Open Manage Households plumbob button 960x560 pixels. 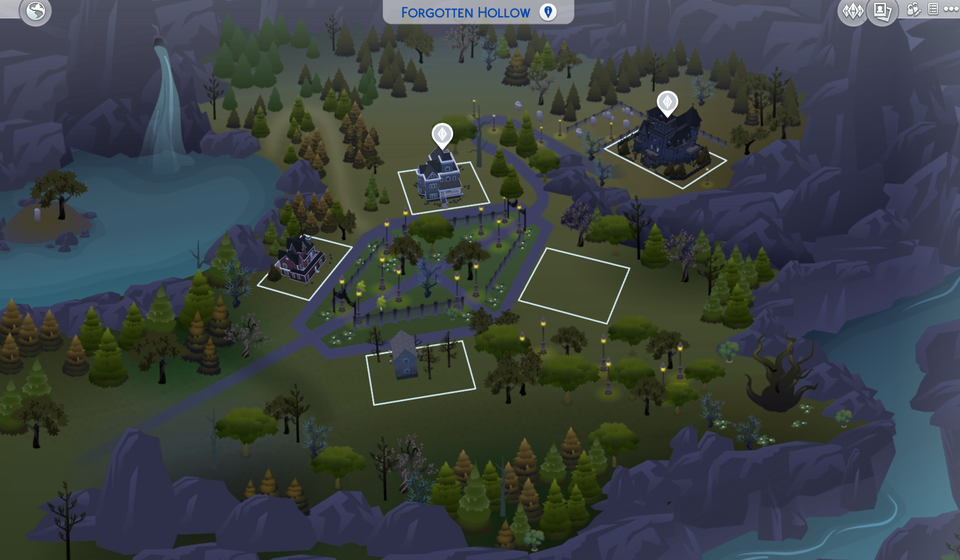pyautogui.click(x=854, y=12)
